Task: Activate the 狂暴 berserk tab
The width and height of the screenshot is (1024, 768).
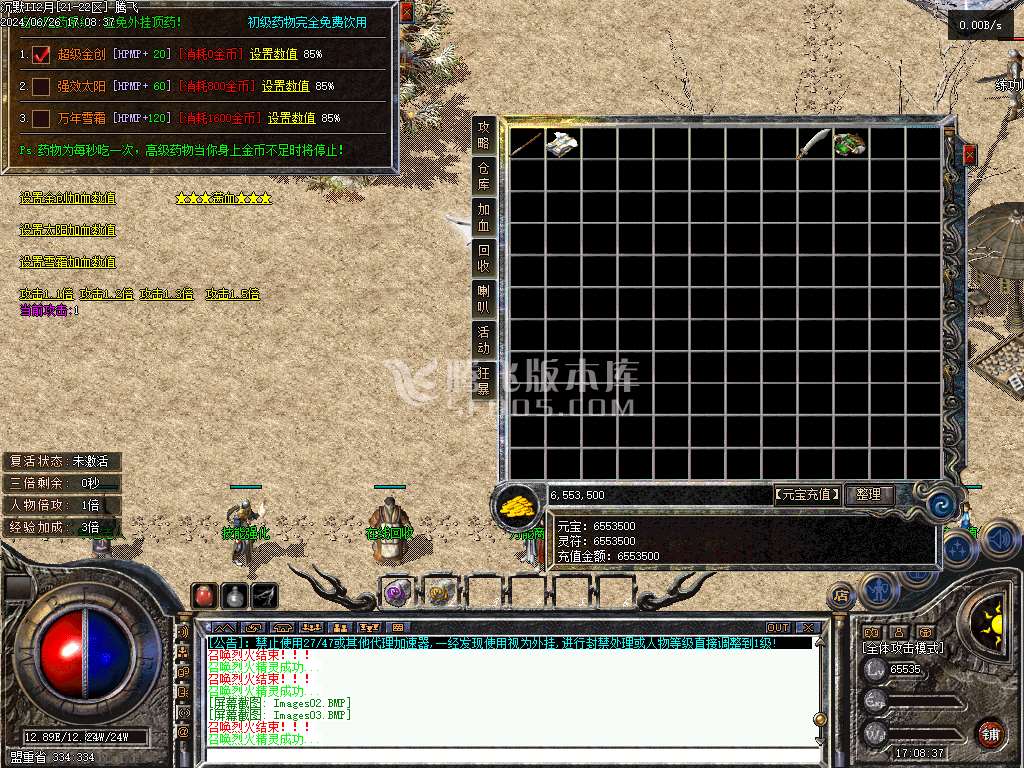Action: [x=484, y=380]
